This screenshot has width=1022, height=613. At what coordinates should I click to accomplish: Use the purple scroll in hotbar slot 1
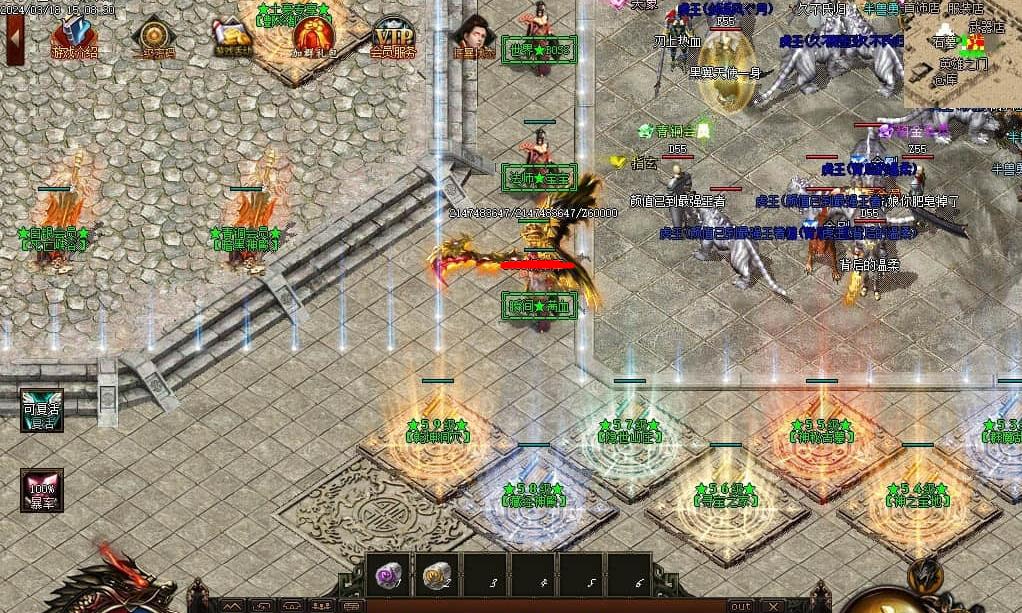(x=390, y=574)
